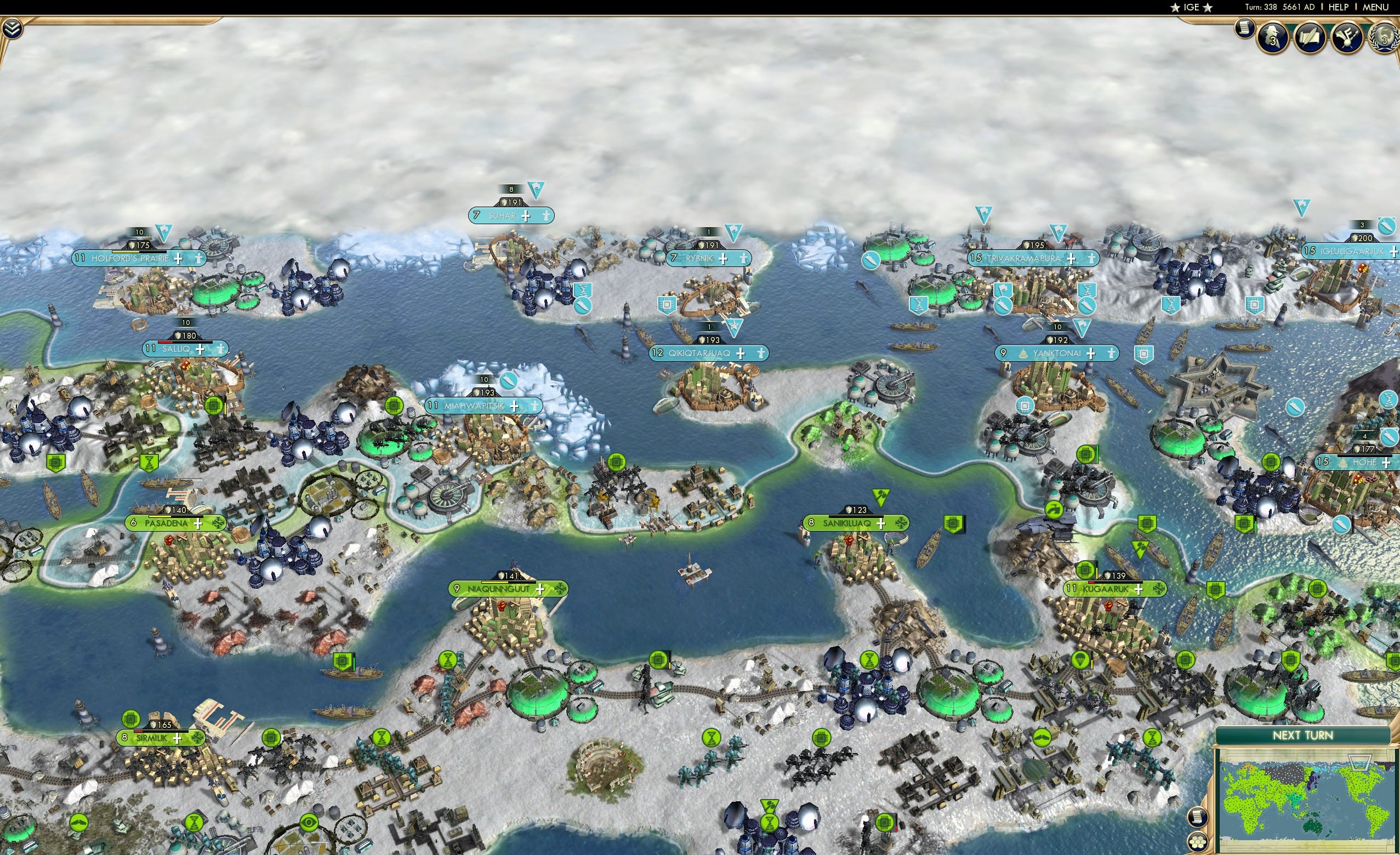This screenshot has height=855, width=1400.
Task: Expand Trivakramapura's banner using the plus
Action: (1071, 259)
